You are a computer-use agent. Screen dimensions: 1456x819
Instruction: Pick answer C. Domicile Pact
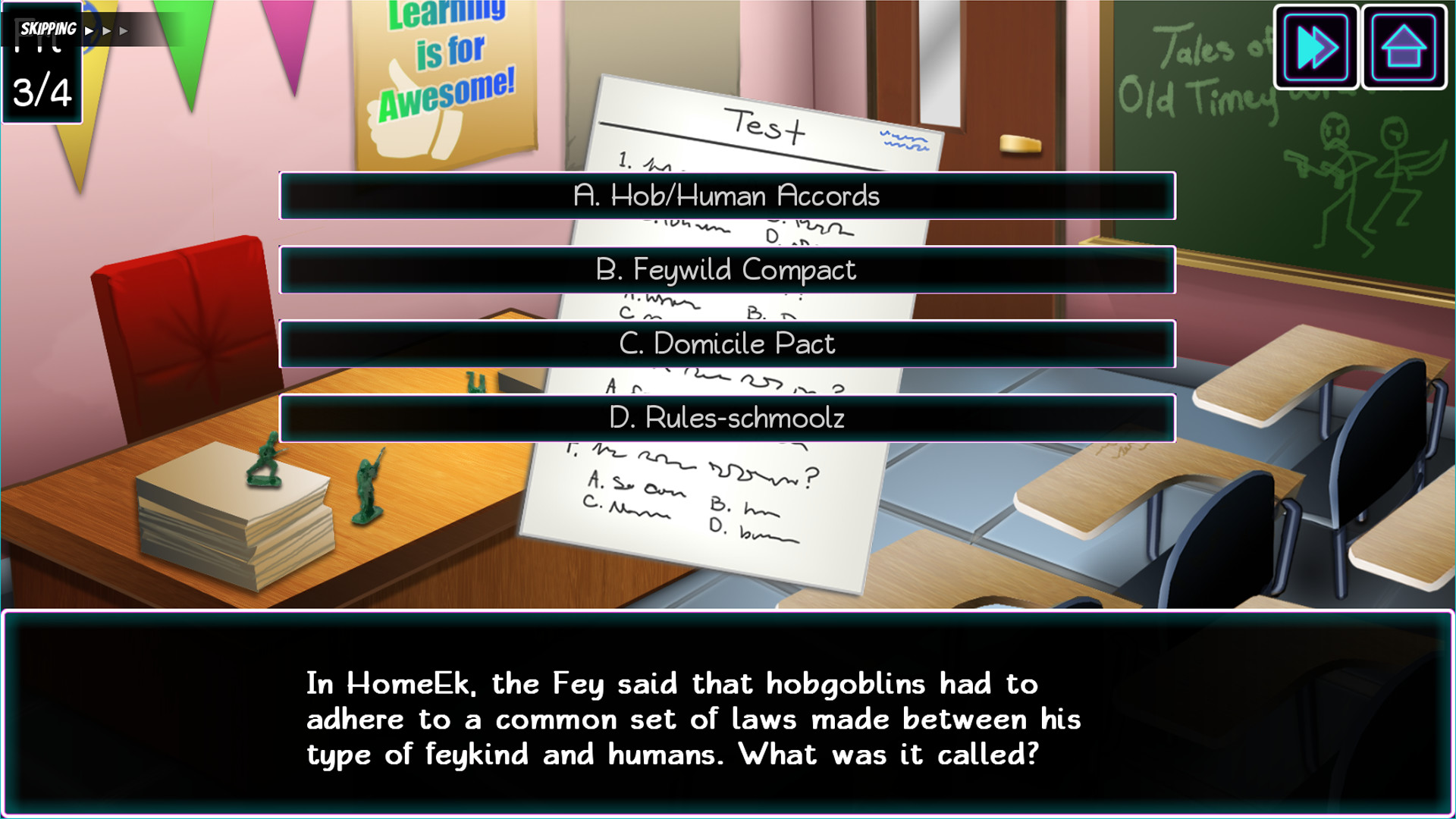click(727, 344)
